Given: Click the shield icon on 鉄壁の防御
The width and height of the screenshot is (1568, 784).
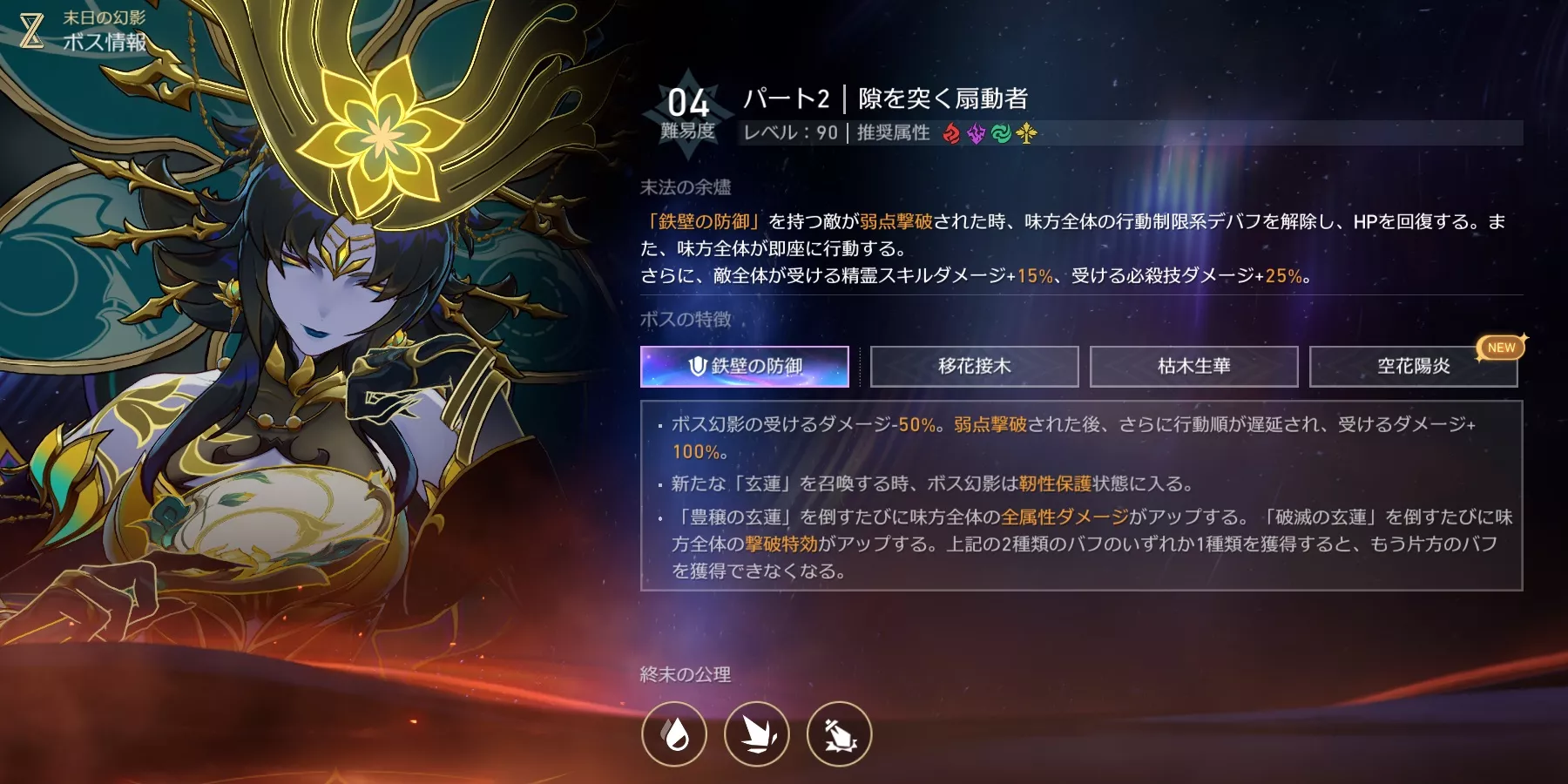Looking at the screenshot, I should 697,366.
